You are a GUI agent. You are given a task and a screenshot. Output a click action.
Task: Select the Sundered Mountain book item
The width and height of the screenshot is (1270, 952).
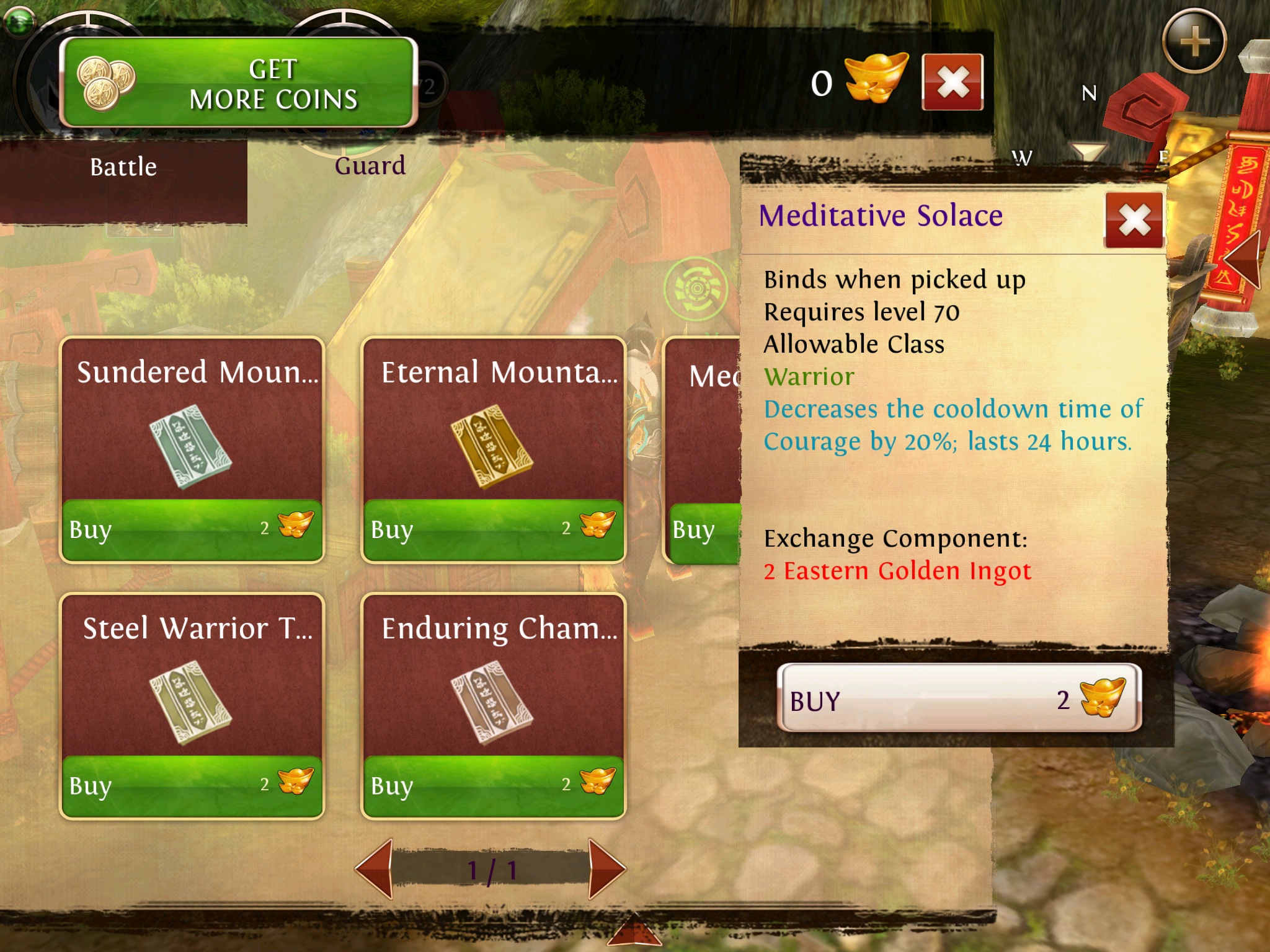point(191,444)
